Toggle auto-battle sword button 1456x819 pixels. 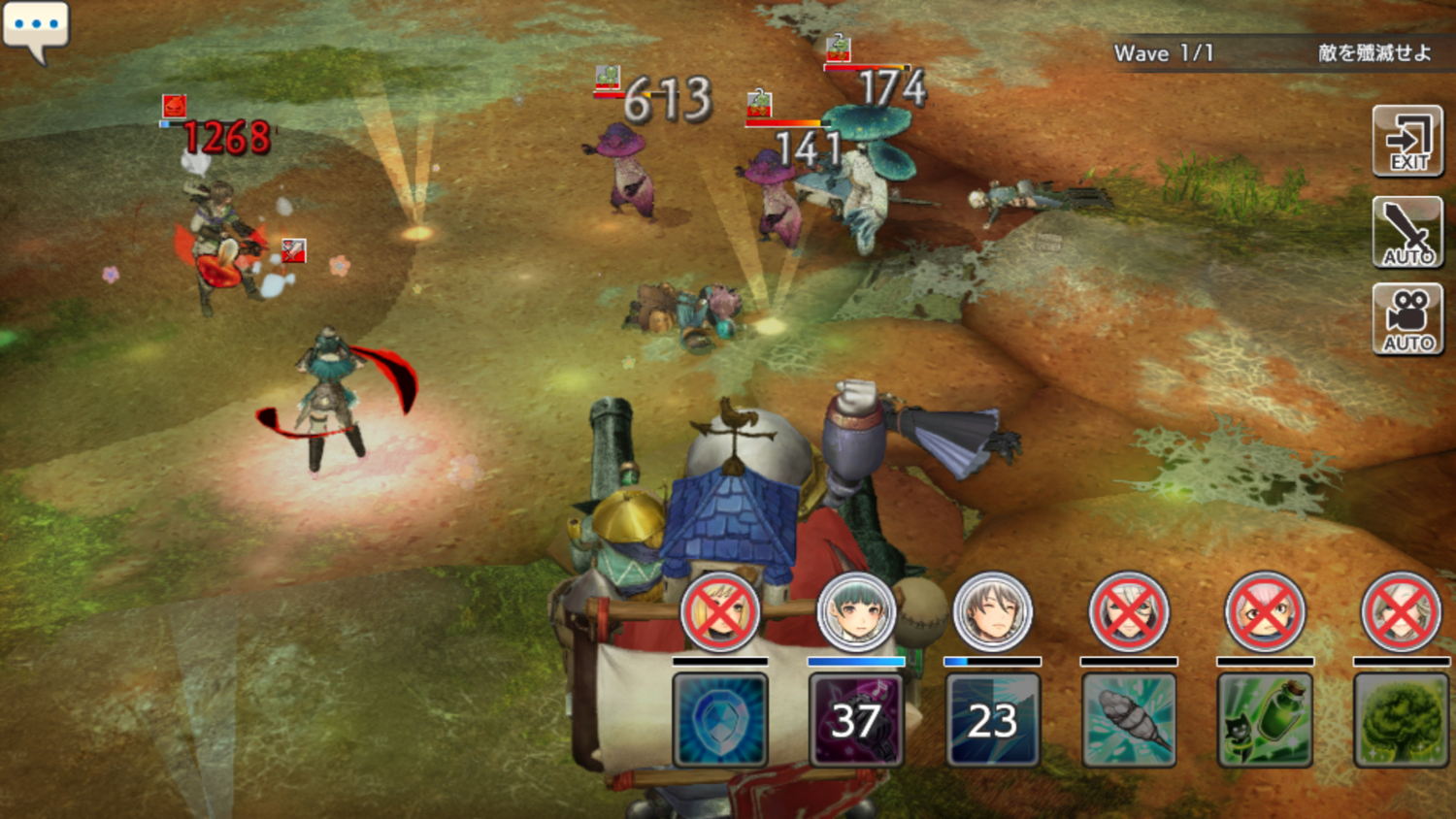(1407, 233)
